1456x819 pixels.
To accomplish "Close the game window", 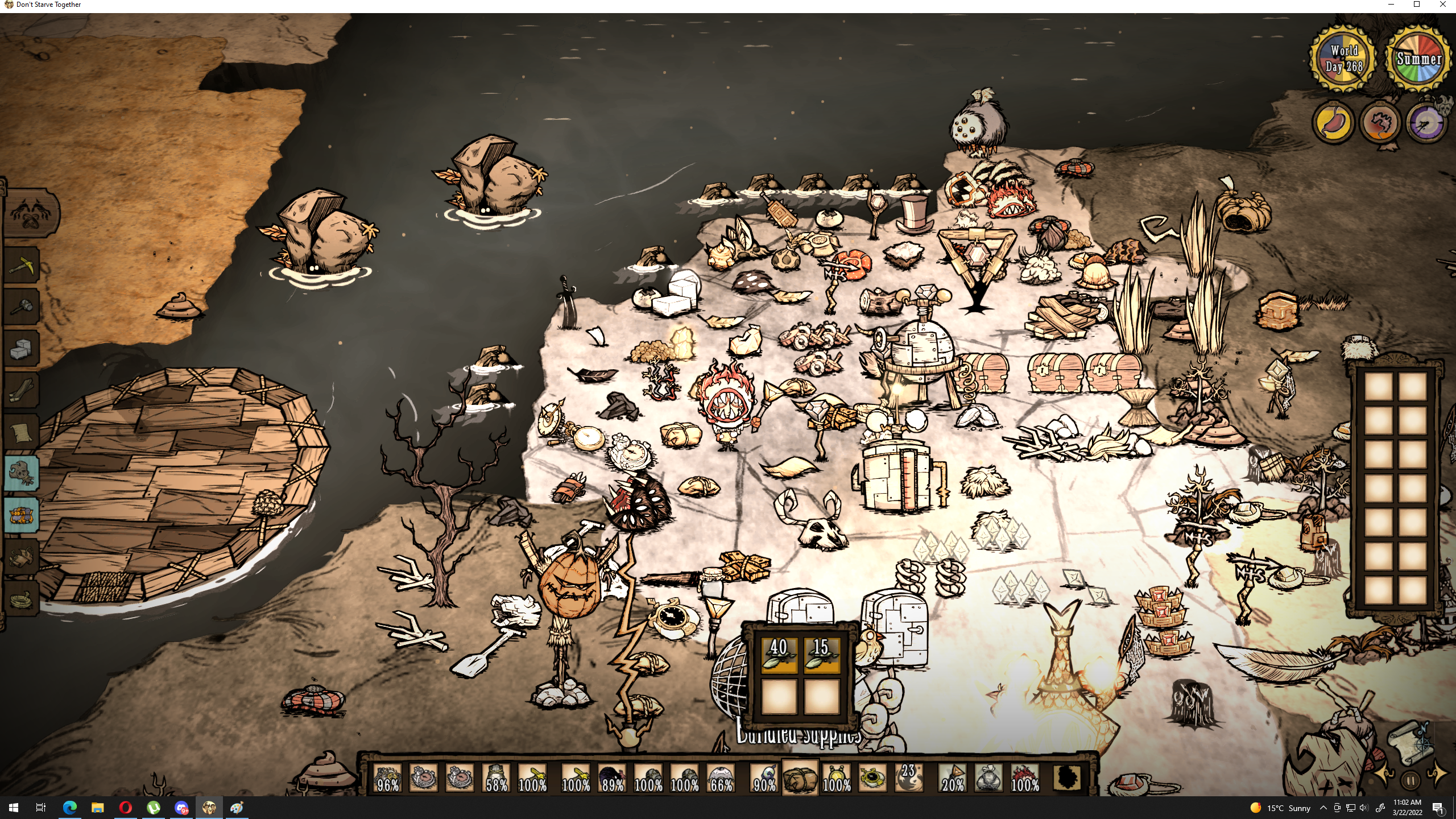I will click(x=1443, y=5).
